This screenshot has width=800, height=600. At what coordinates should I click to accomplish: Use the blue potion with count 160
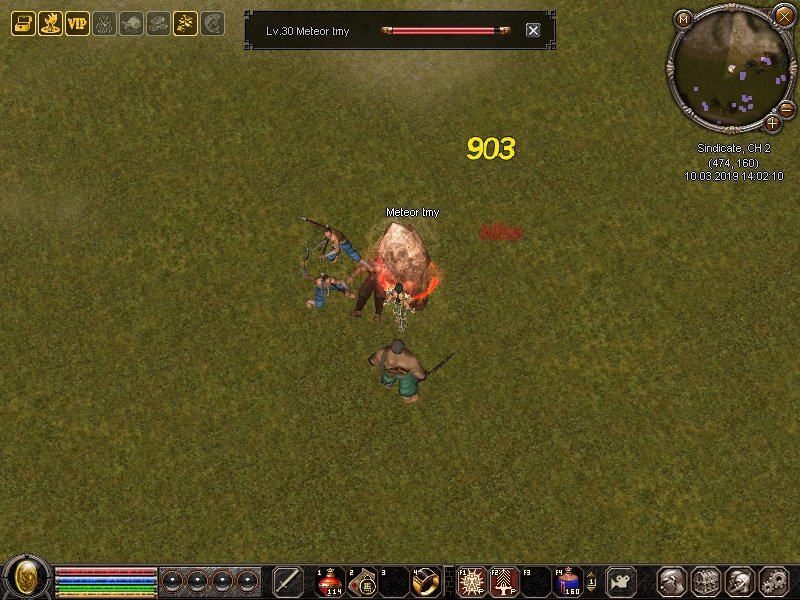pos(569,581)
